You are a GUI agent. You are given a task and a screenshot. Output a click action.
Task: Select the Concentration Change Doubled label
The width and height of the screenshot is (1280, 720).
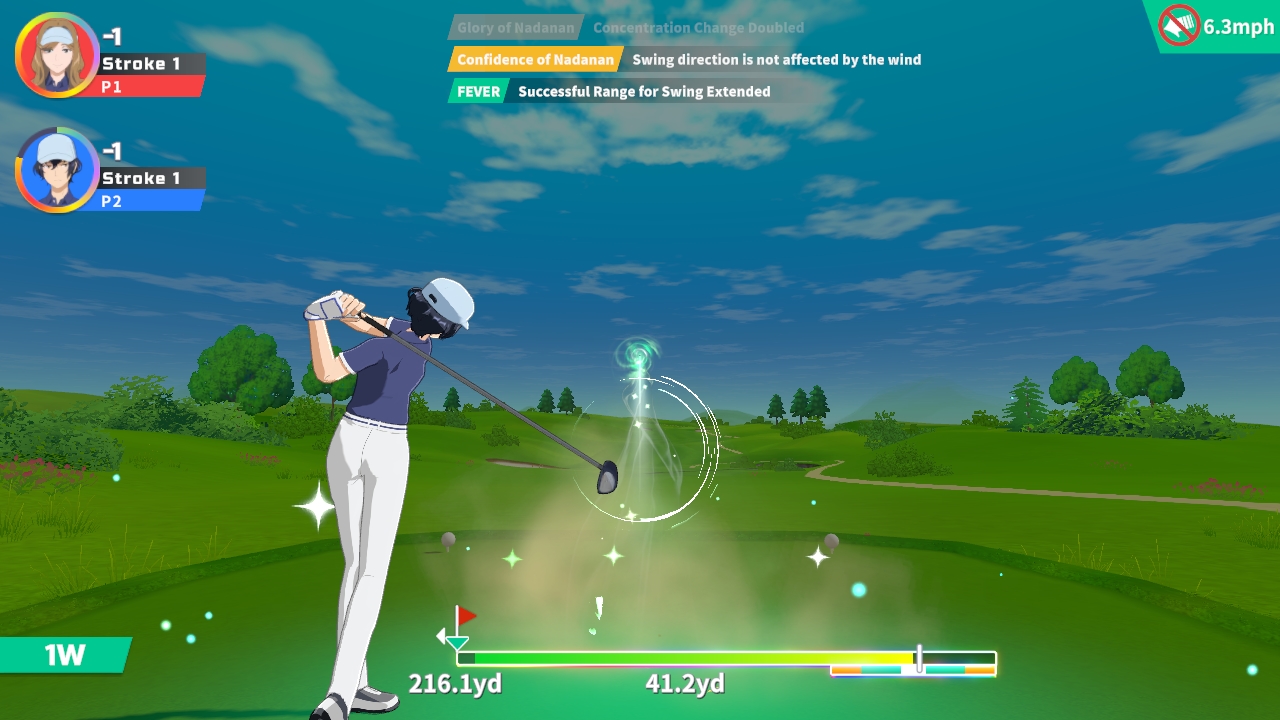point(698,27)
